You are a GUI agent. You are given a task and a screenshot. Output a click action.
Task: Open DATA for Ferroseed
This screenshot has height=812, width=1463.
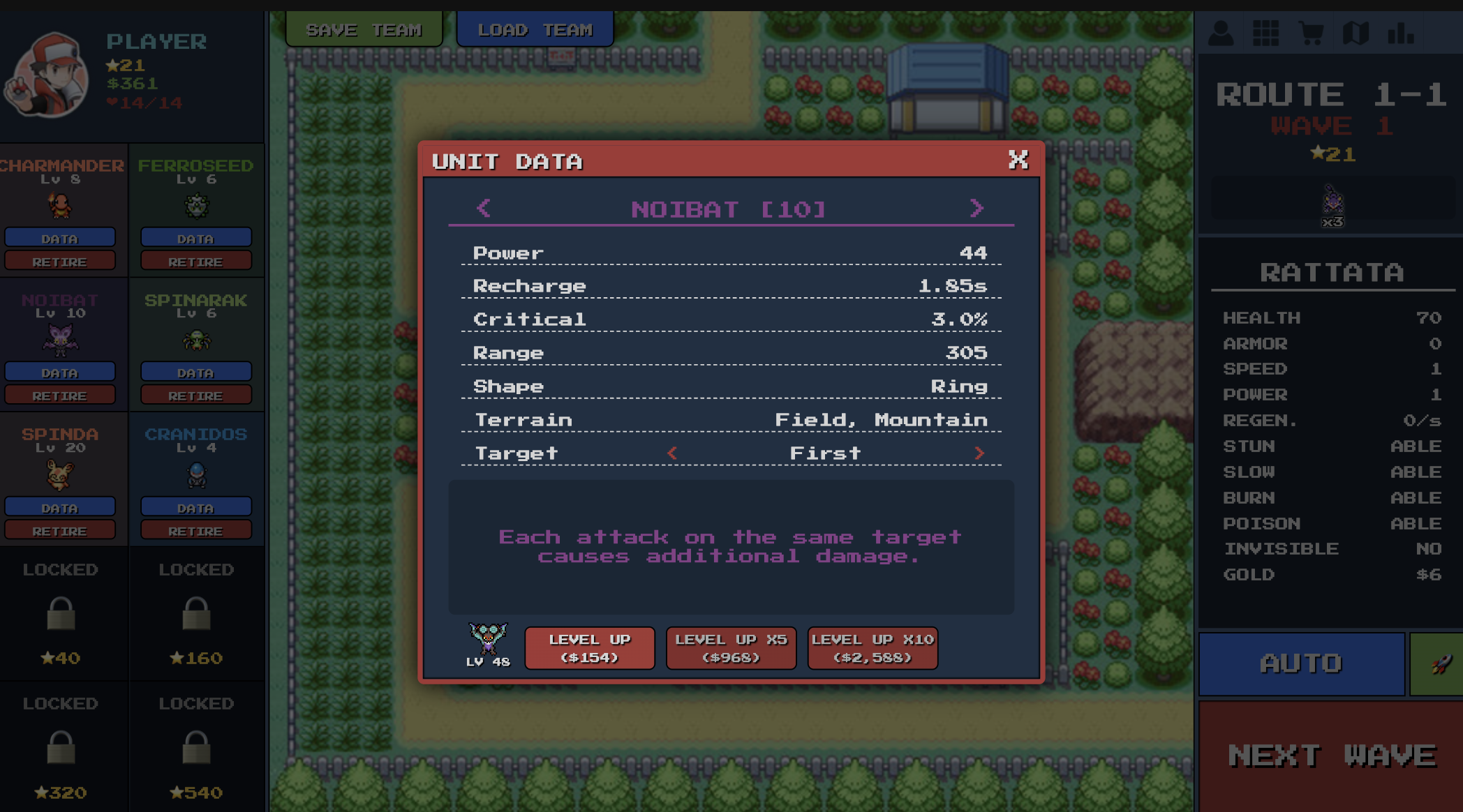196,237
